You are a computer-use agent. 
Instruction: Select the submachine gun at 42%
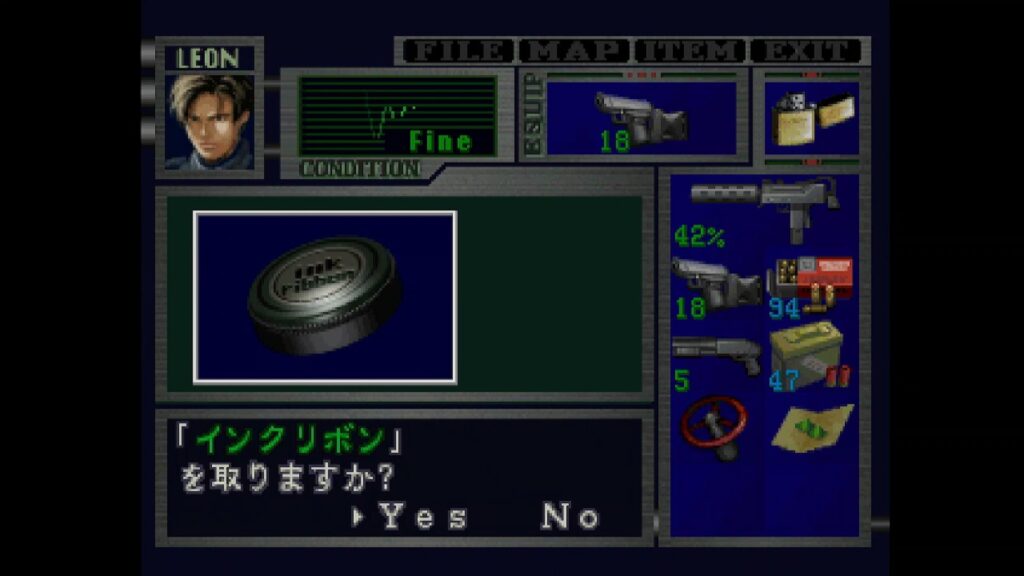[765, 211]
